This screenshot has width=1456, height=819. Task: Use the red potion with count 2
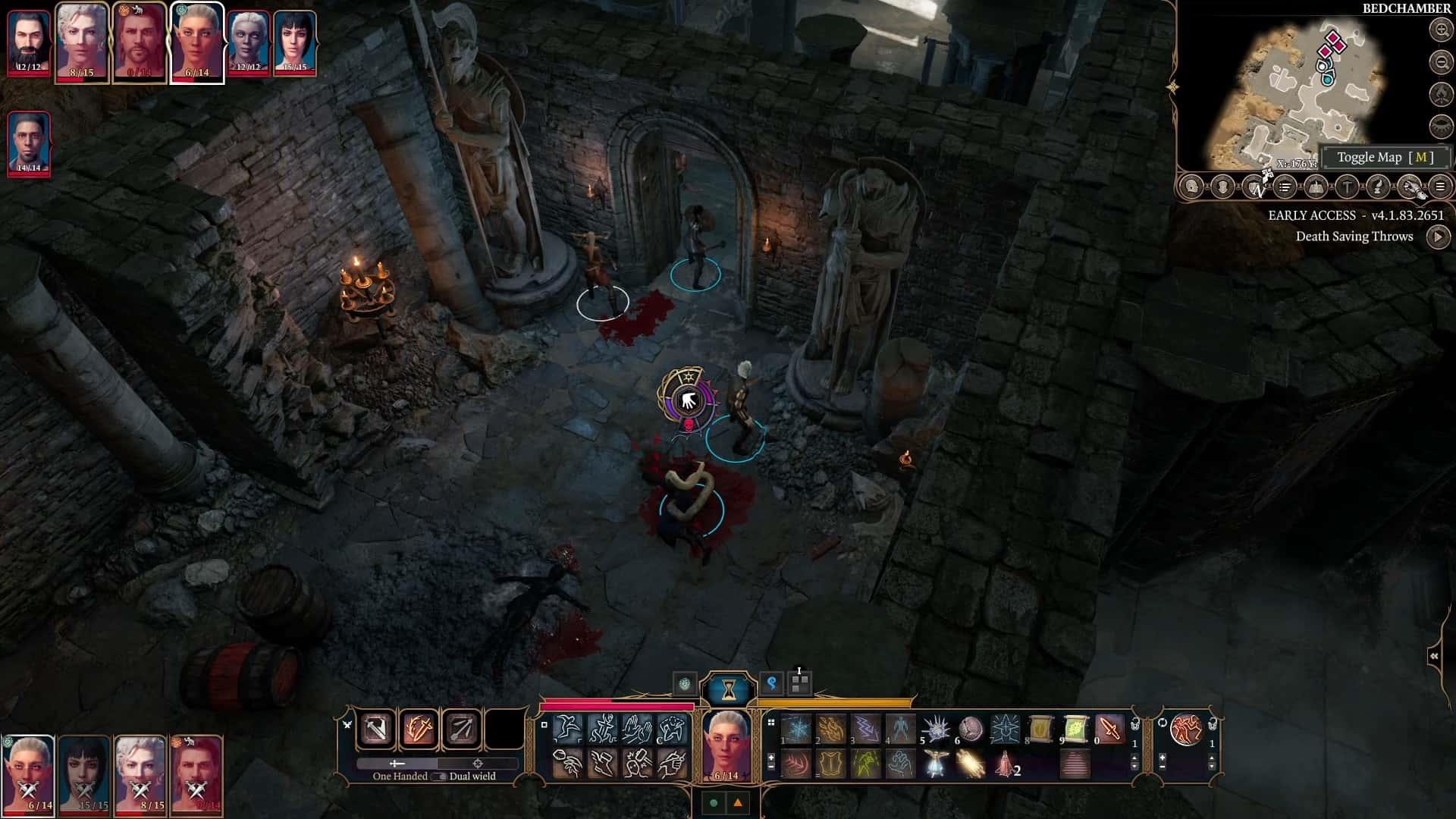pos(1005,764)
